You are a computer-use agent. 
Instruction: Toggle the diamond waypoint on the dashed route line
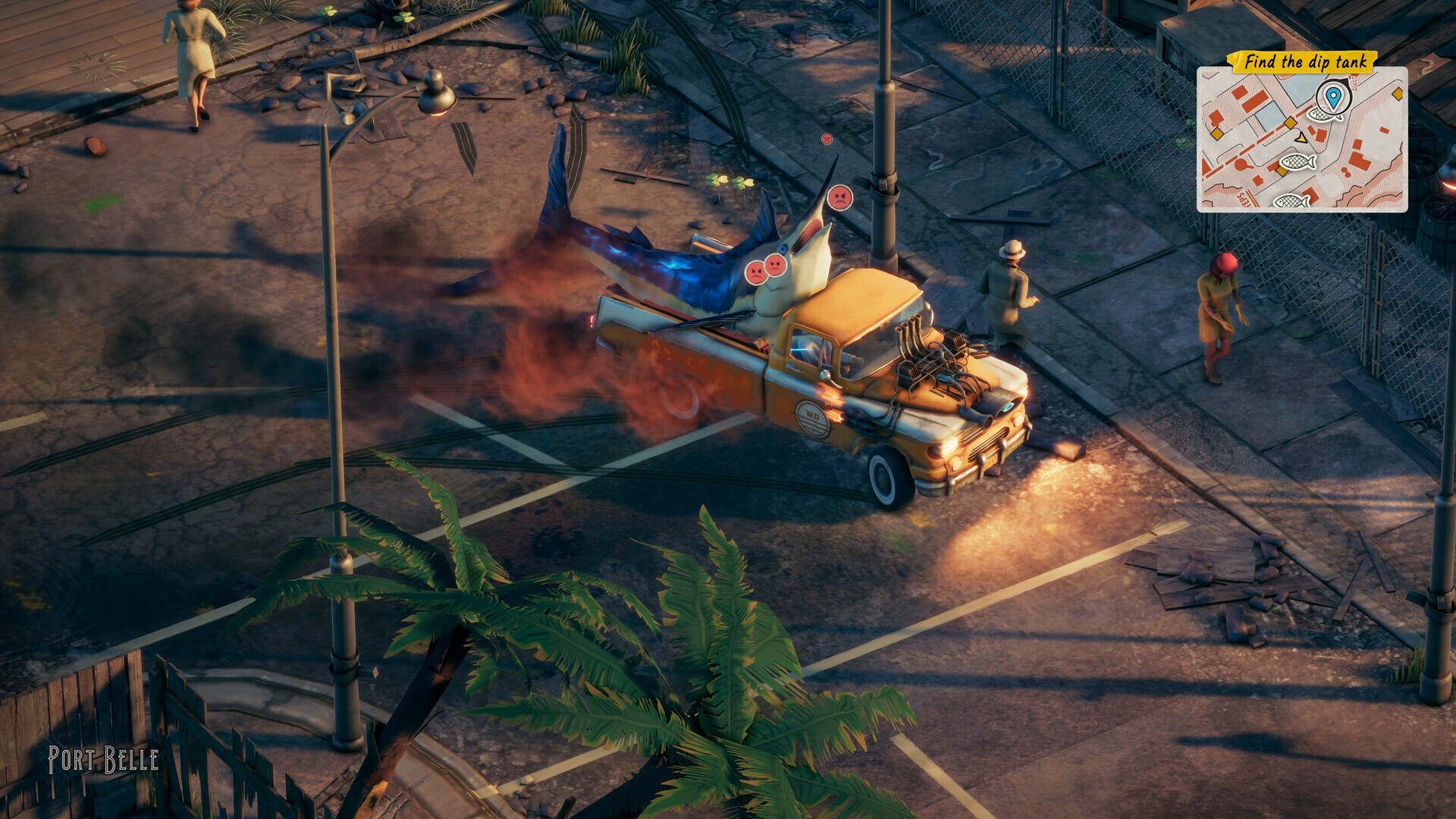(1290, 123)
